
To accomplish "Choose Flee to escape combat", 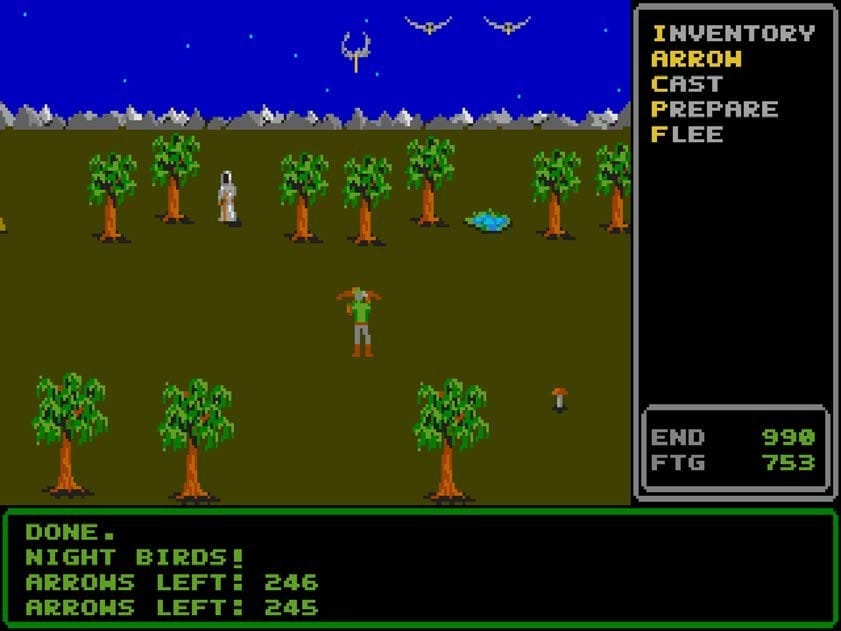I will point(687,134).
